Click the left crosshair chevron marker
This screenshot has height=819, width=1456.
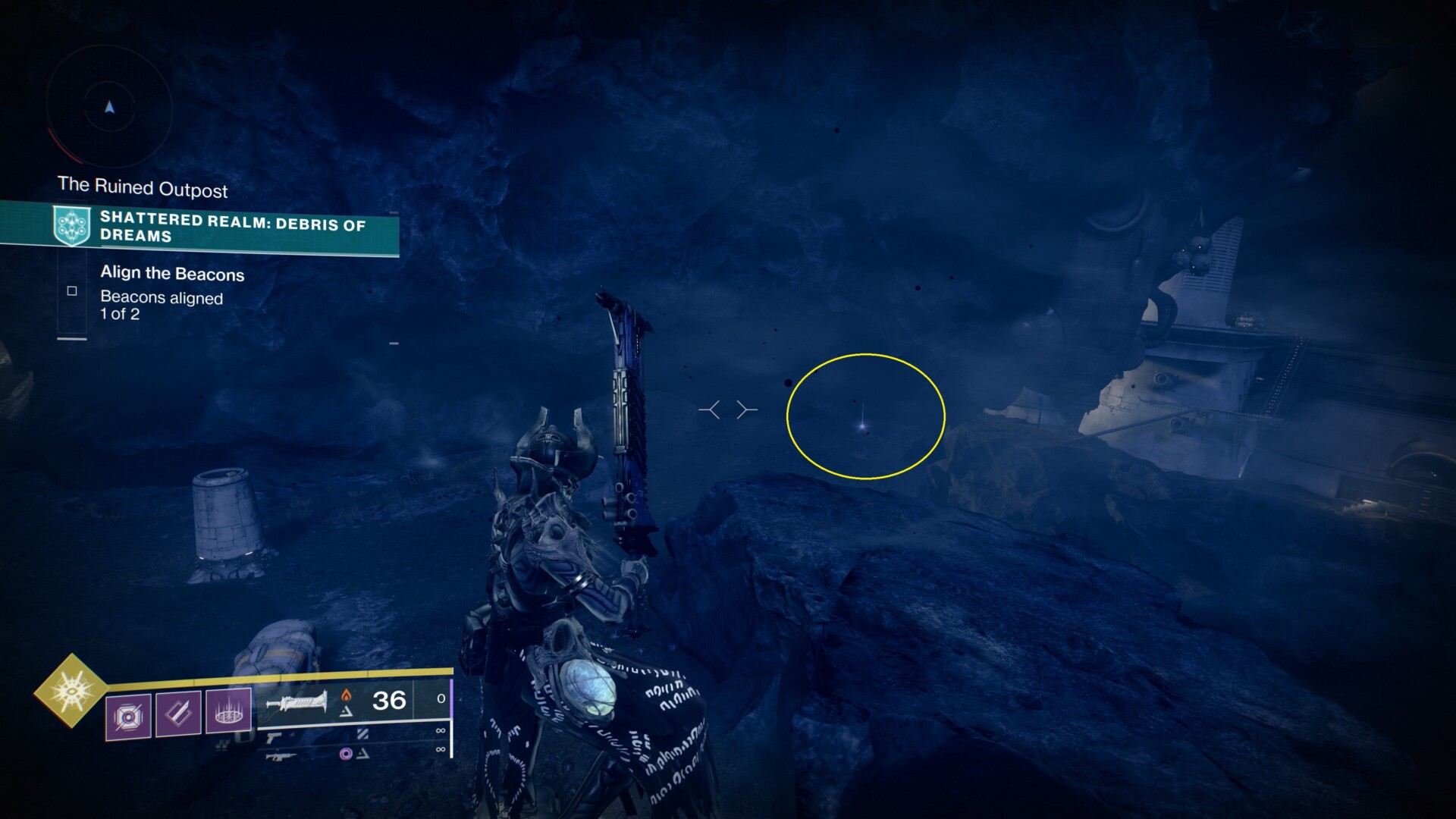(711, 409)
